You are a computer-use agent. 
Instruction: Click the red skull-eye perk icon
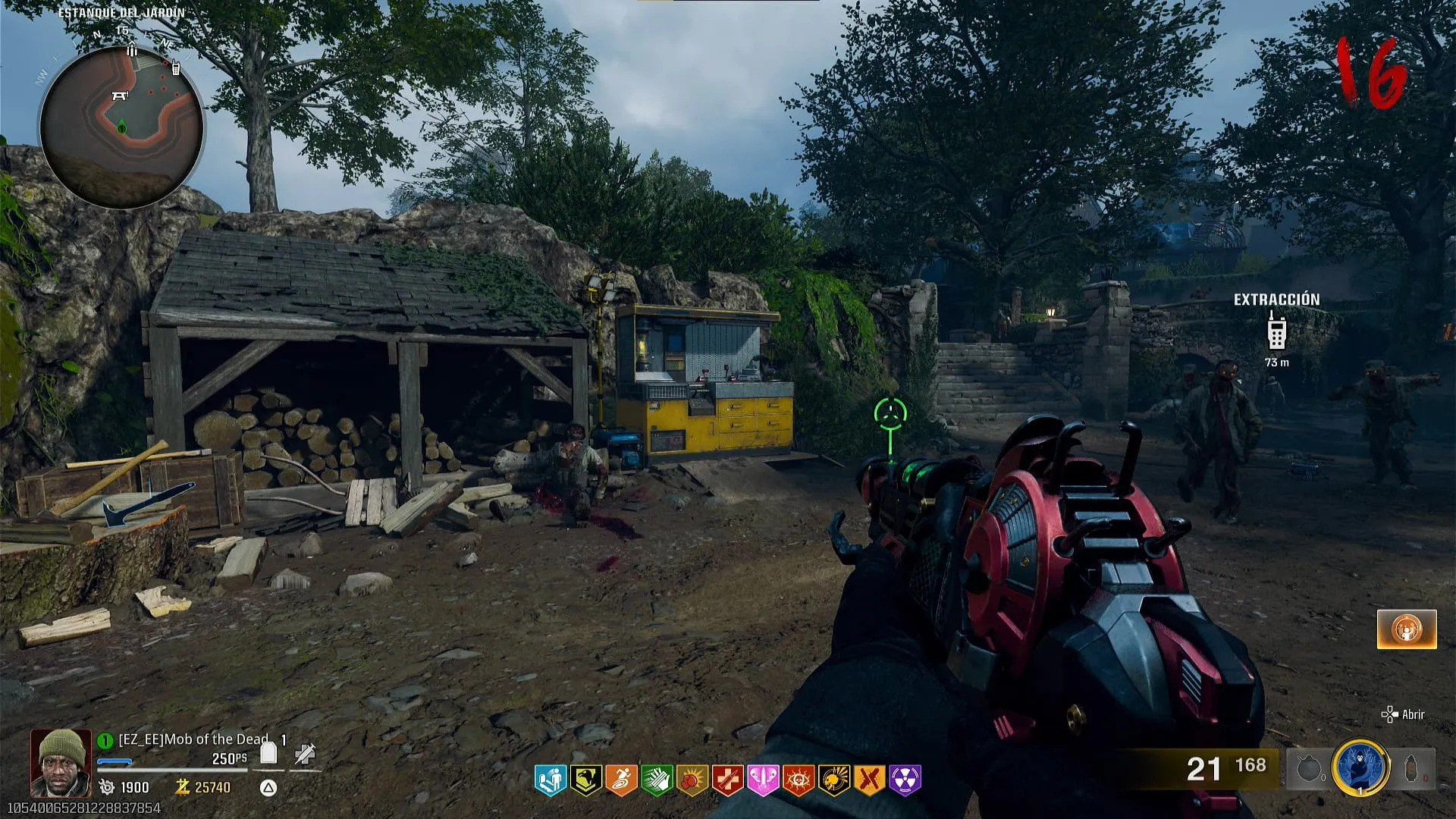pyautogui.click(x=798, y=780)
